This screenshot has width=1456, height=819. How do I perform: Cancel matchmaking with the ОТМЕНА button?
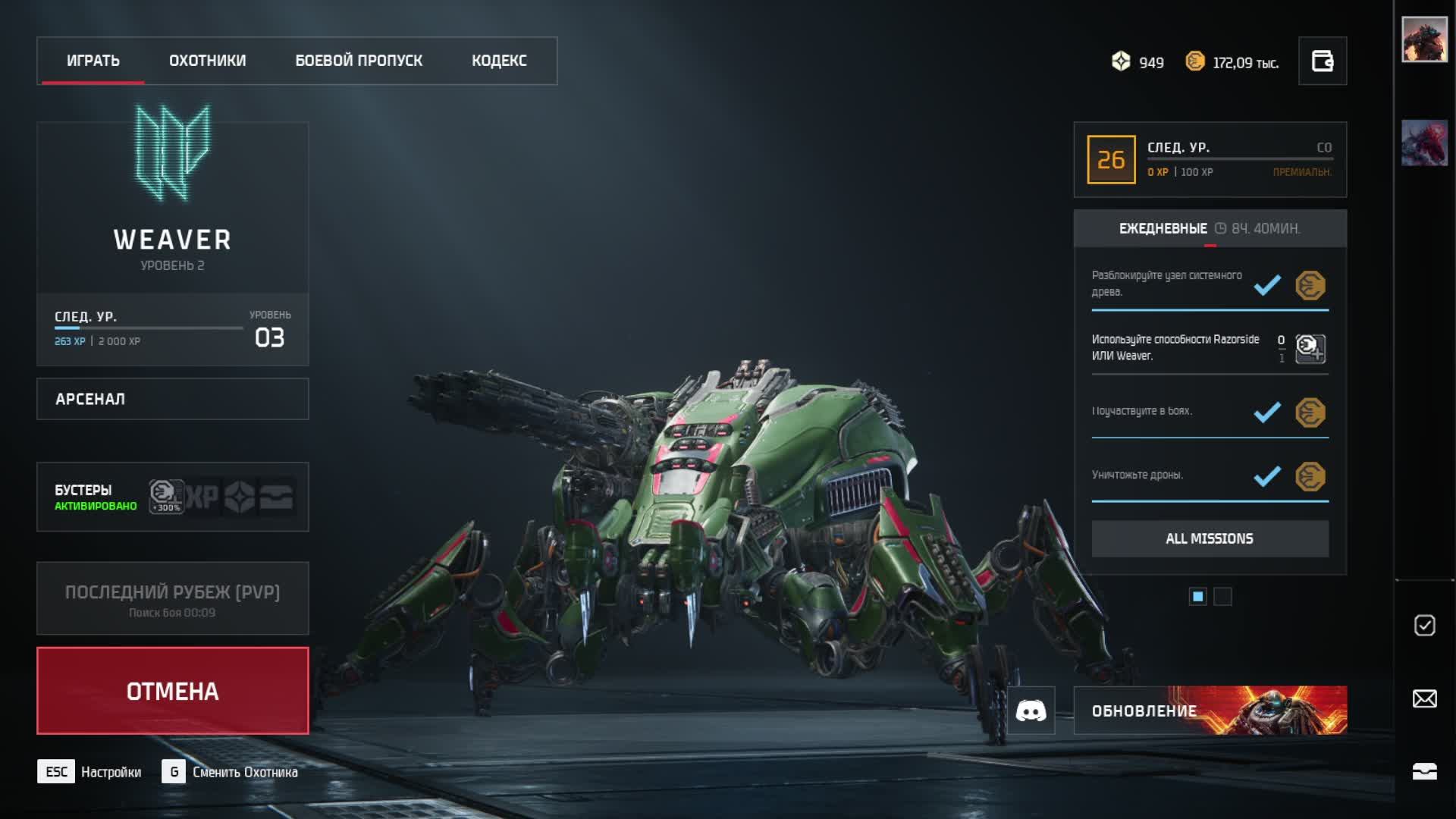click(x=173, y=691)
